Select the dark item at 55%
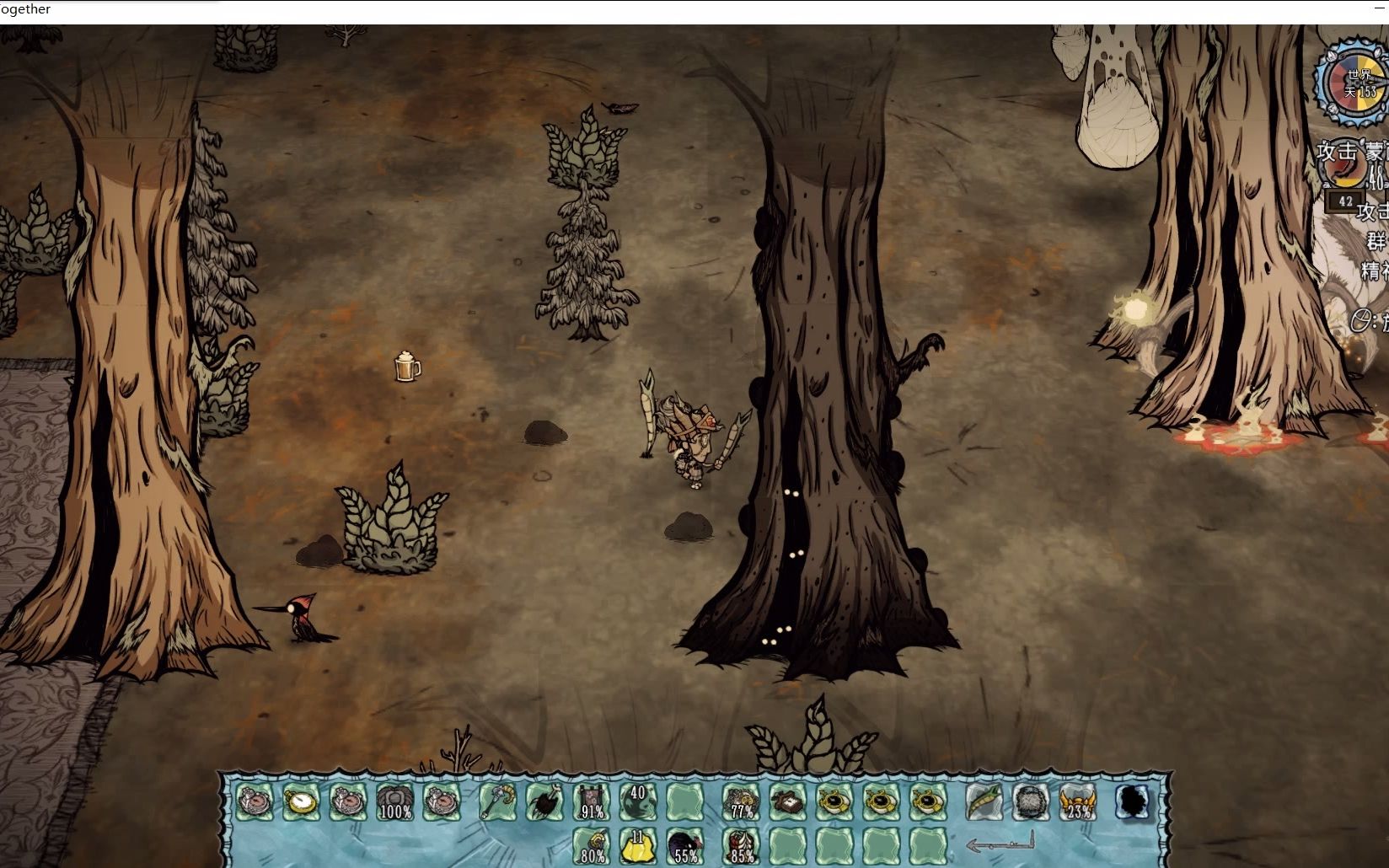Image resolution: width=1389 pixels, height=868 pixels. point(684,846)
